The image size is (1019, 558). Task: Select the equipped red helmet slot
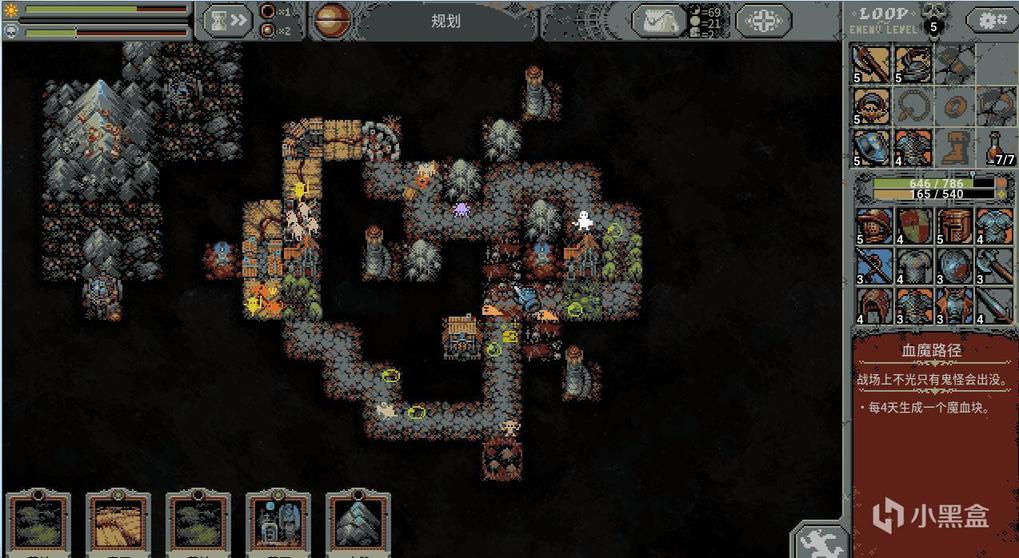[x=871, y=106]
